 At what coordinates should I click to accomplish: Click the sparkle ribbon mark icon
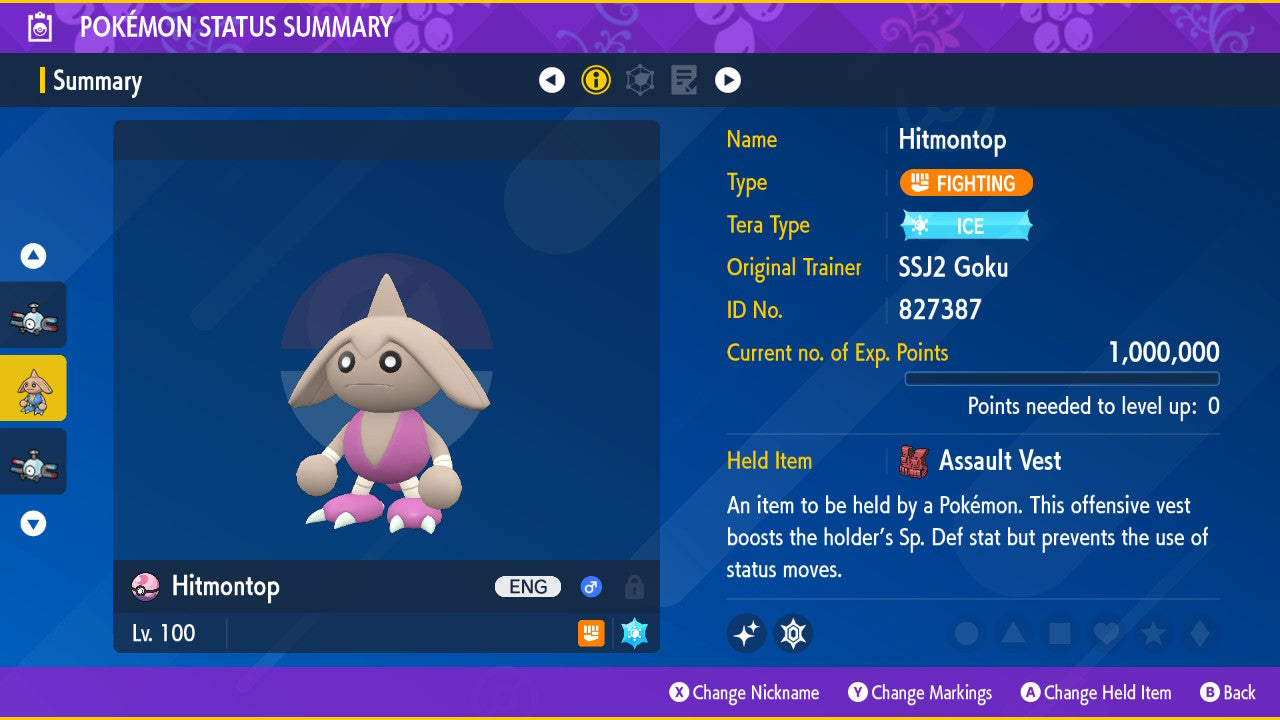746,633
